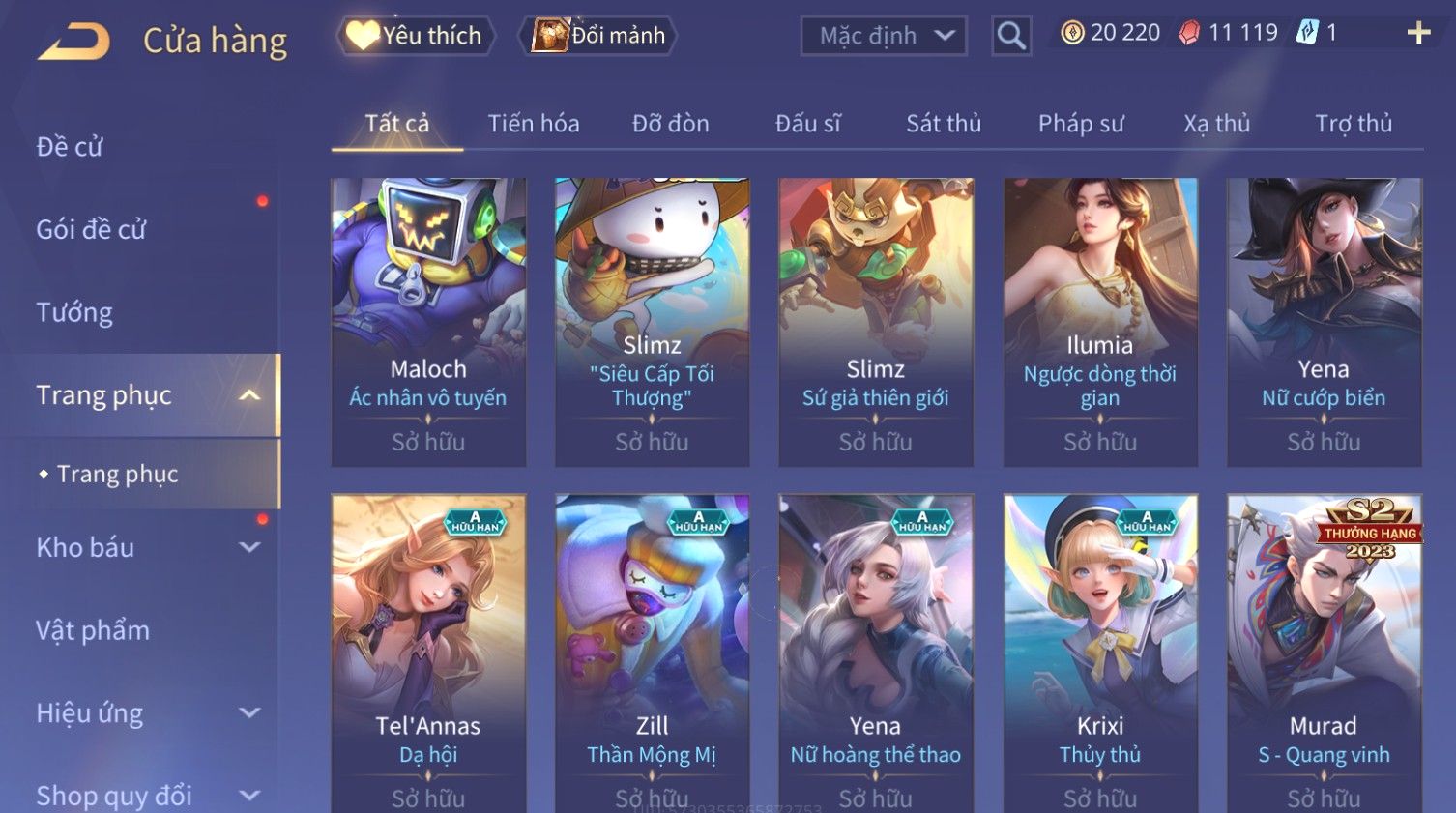Show the Đỡ đòn skins tab
Image resolution: width=1456 pixels, height=813 pixels.
(670, 124)
